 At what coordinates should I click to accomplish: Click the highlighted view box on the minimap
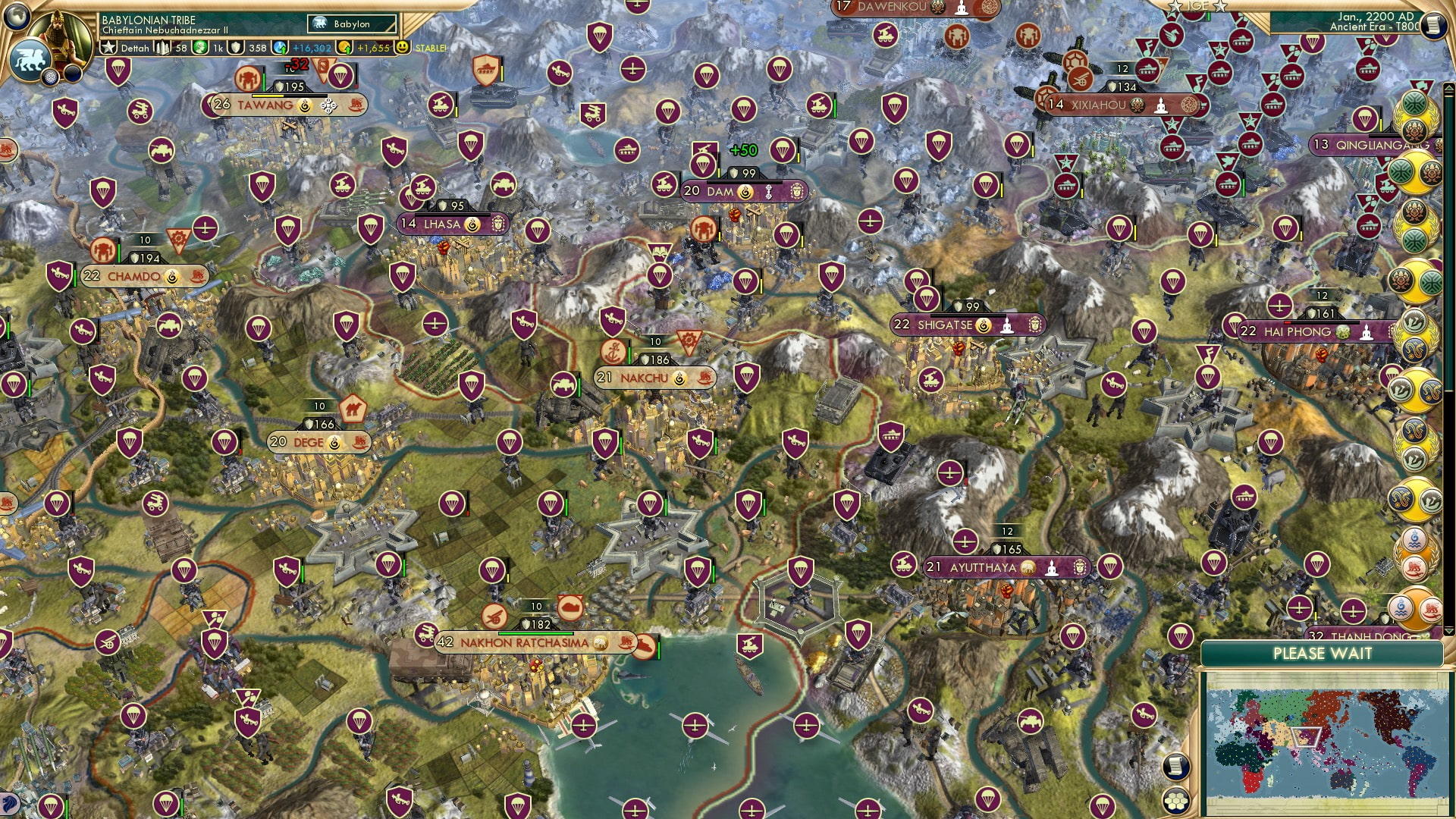click(x=1305, y=737)
